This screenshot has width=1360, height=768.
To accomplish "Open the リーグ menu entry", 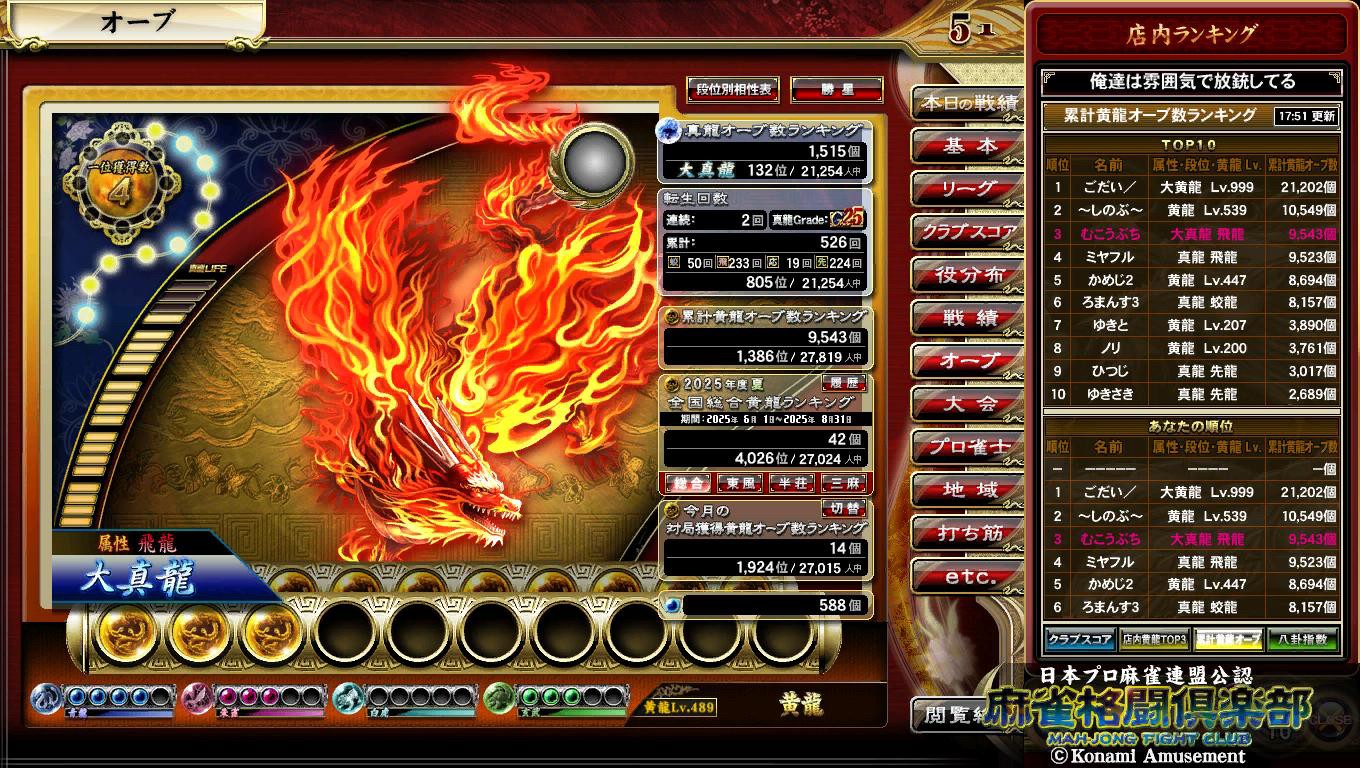I will click(x=967, y=189).
